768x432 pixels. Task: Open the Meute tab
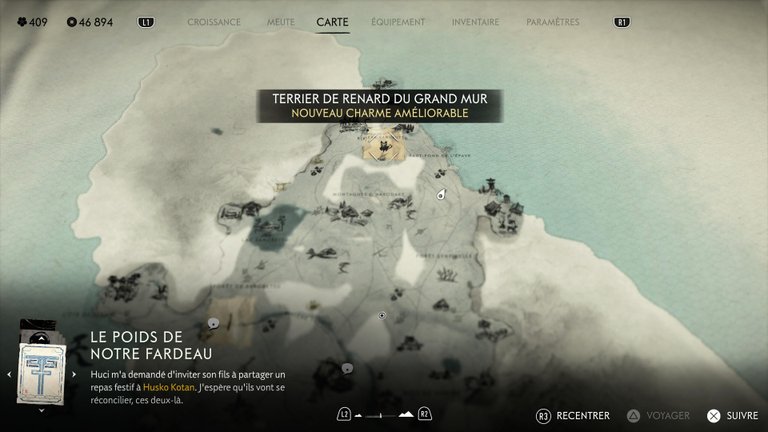coord(281,22)
